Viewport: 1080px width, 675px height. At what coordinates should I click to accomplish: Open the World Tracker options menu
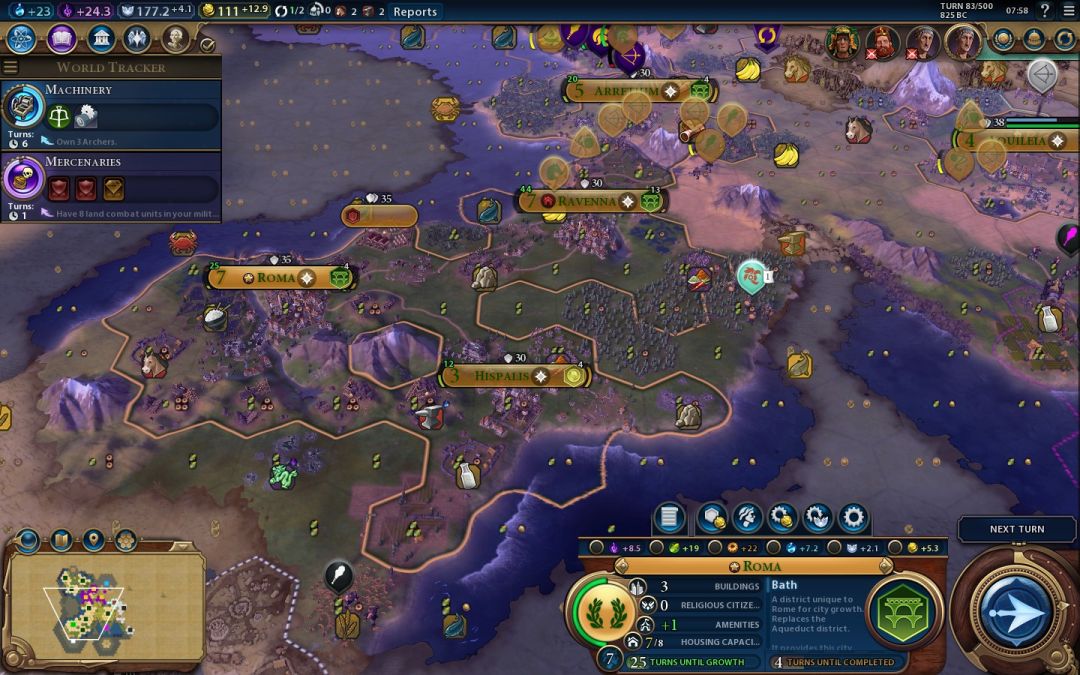coord(11,67)
